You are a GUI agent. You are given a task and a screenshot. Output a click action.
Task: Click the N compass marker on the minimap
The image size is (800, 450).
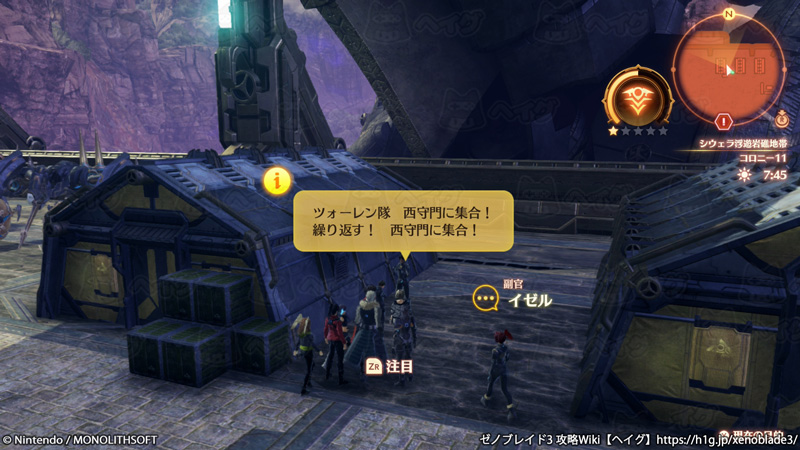tap(729, 14)
